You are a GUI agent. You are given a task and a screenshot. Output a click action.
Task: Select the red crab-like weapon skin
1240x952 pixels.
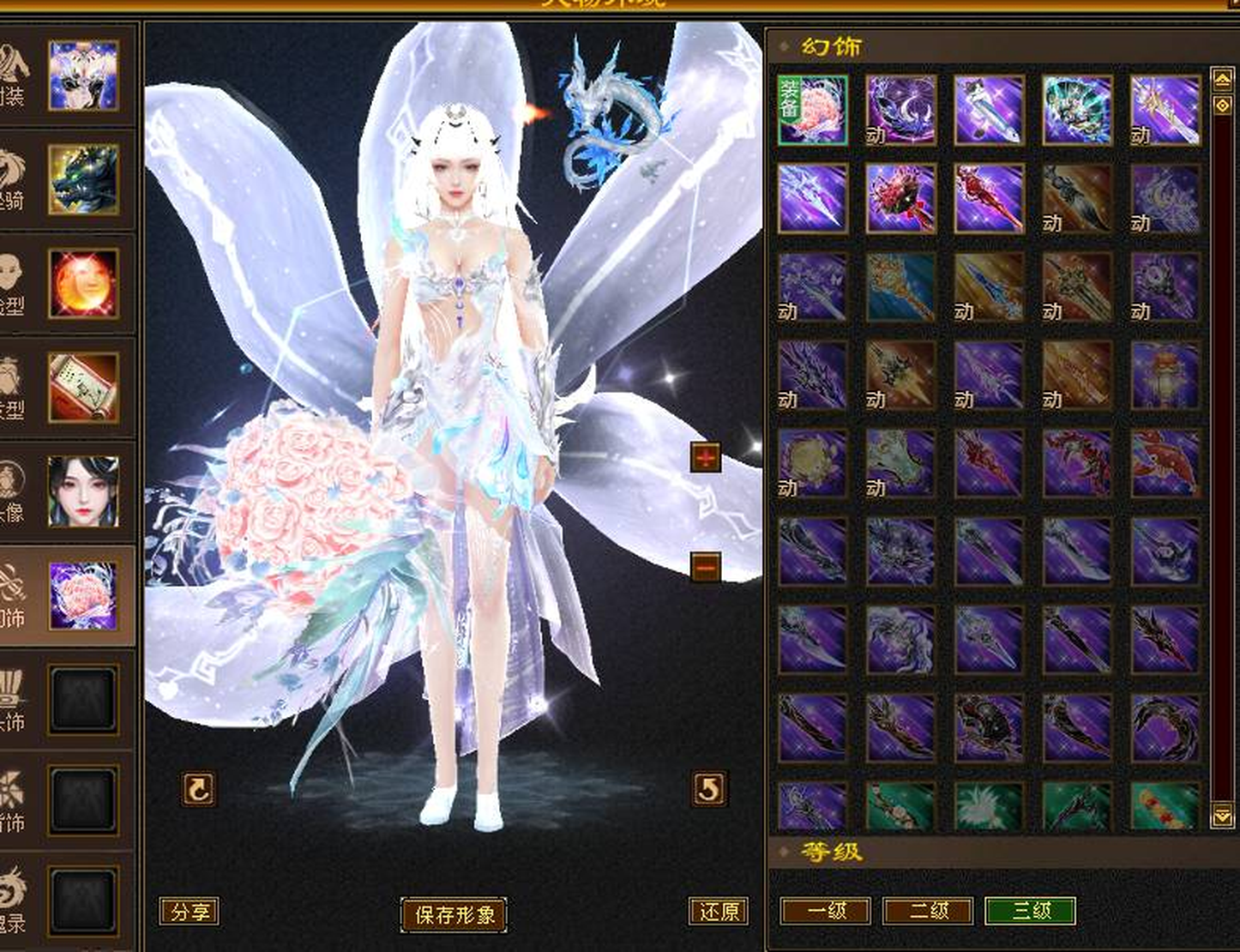(x=900, y=199)
